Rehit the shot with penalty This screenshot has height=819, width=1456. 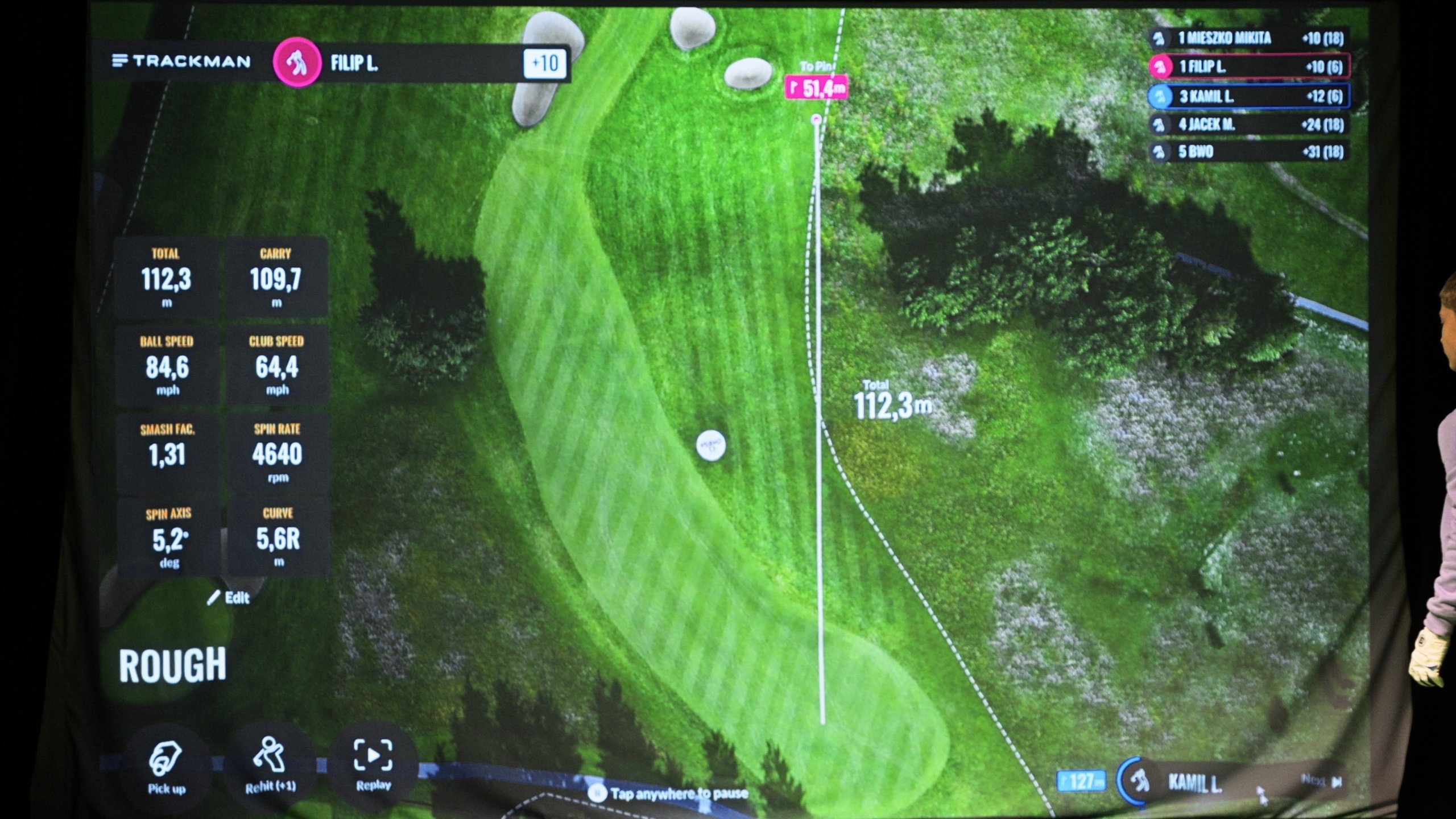[x=271, y=764]
